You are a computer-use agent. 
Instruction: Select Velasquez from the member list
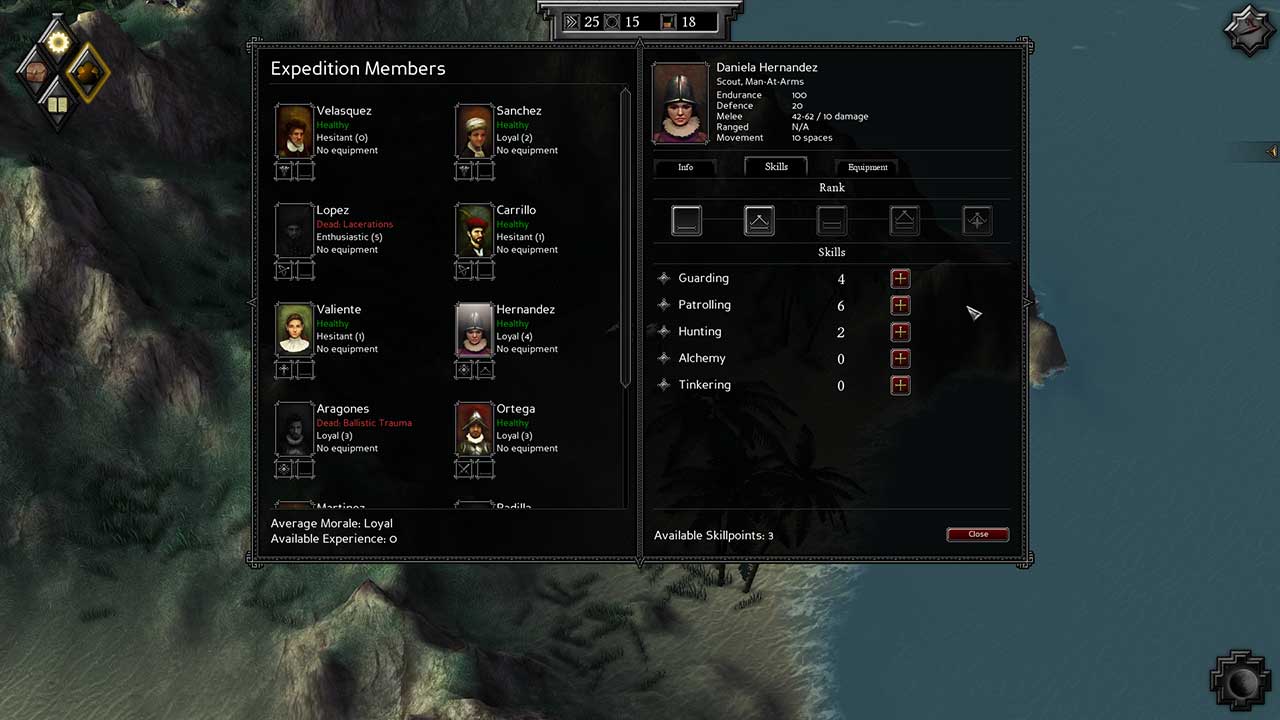point(295,131)
